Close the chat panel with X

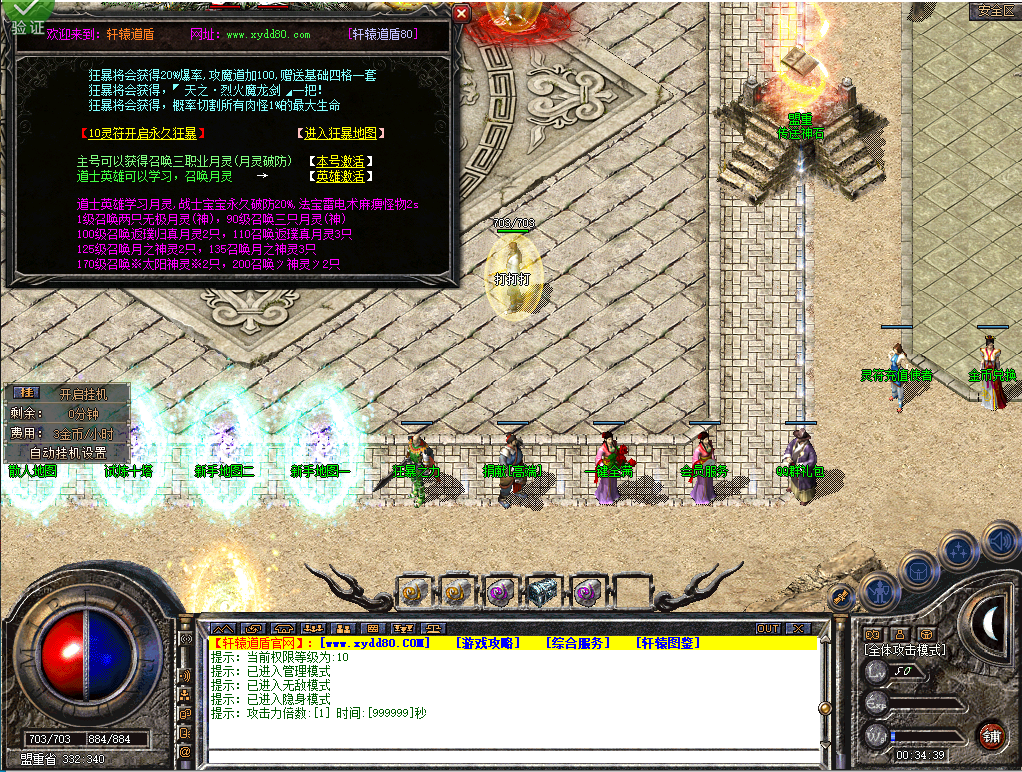[797, 628]
